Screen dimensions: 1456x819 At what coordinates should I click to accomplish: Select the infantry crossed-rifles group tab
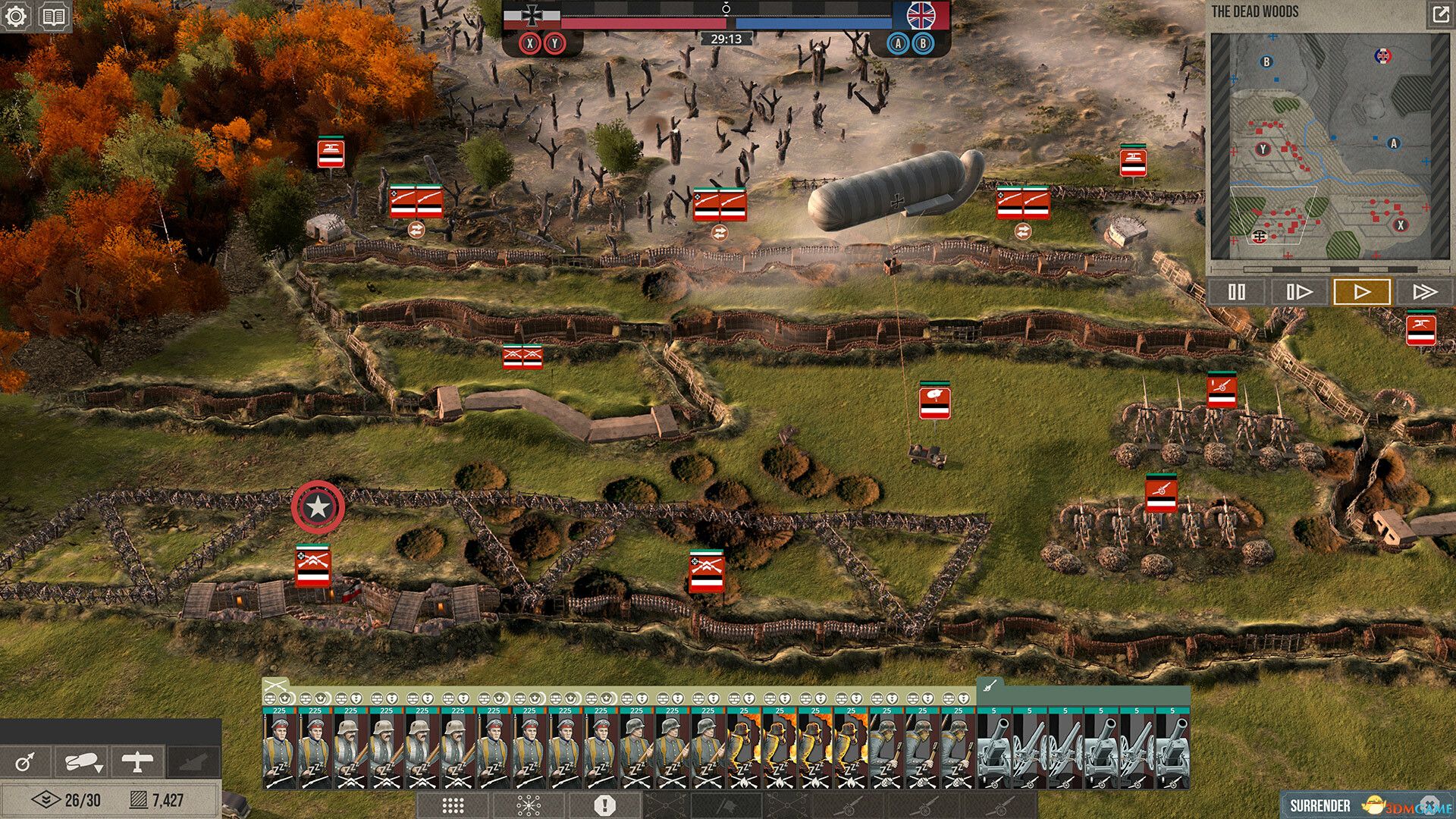point(276,685)
